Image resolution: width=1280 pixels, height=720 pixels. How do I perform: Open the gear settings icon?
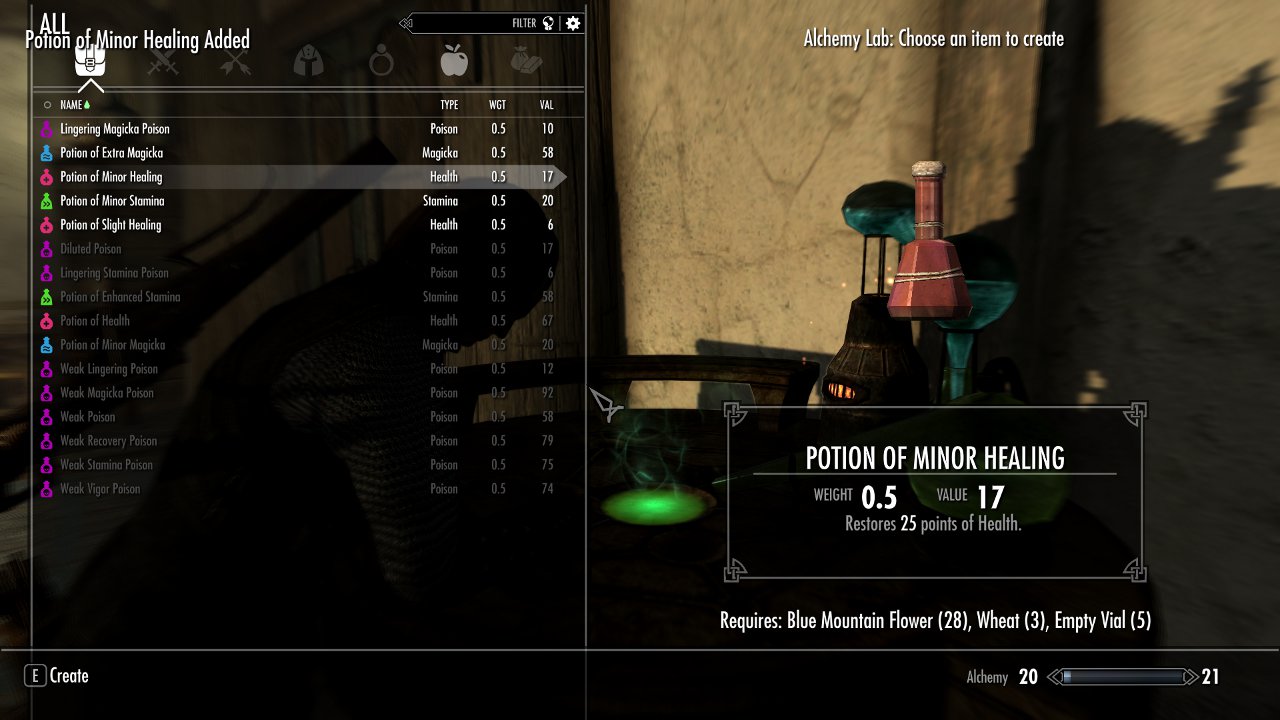click(x=573, y=23)
